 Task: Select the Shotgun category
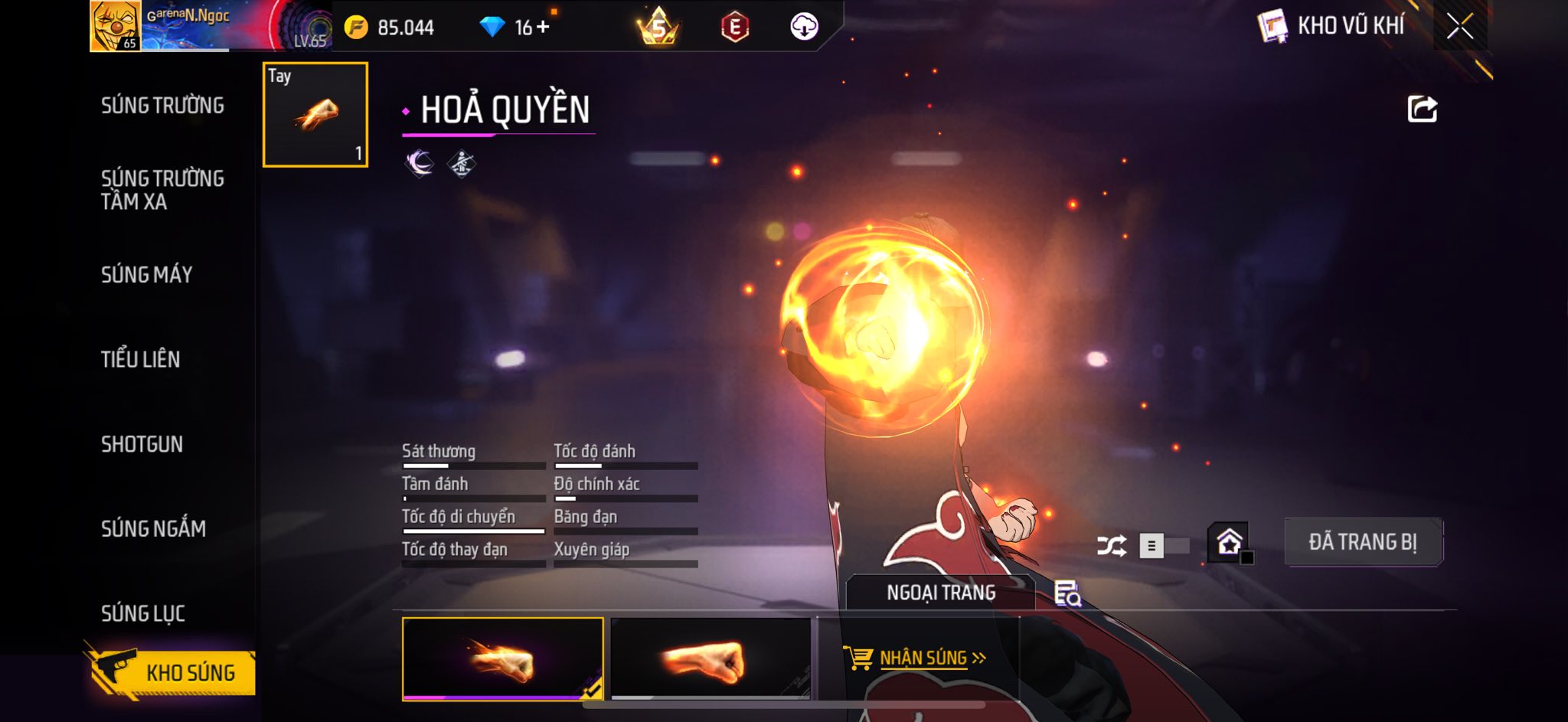[142, 444]
